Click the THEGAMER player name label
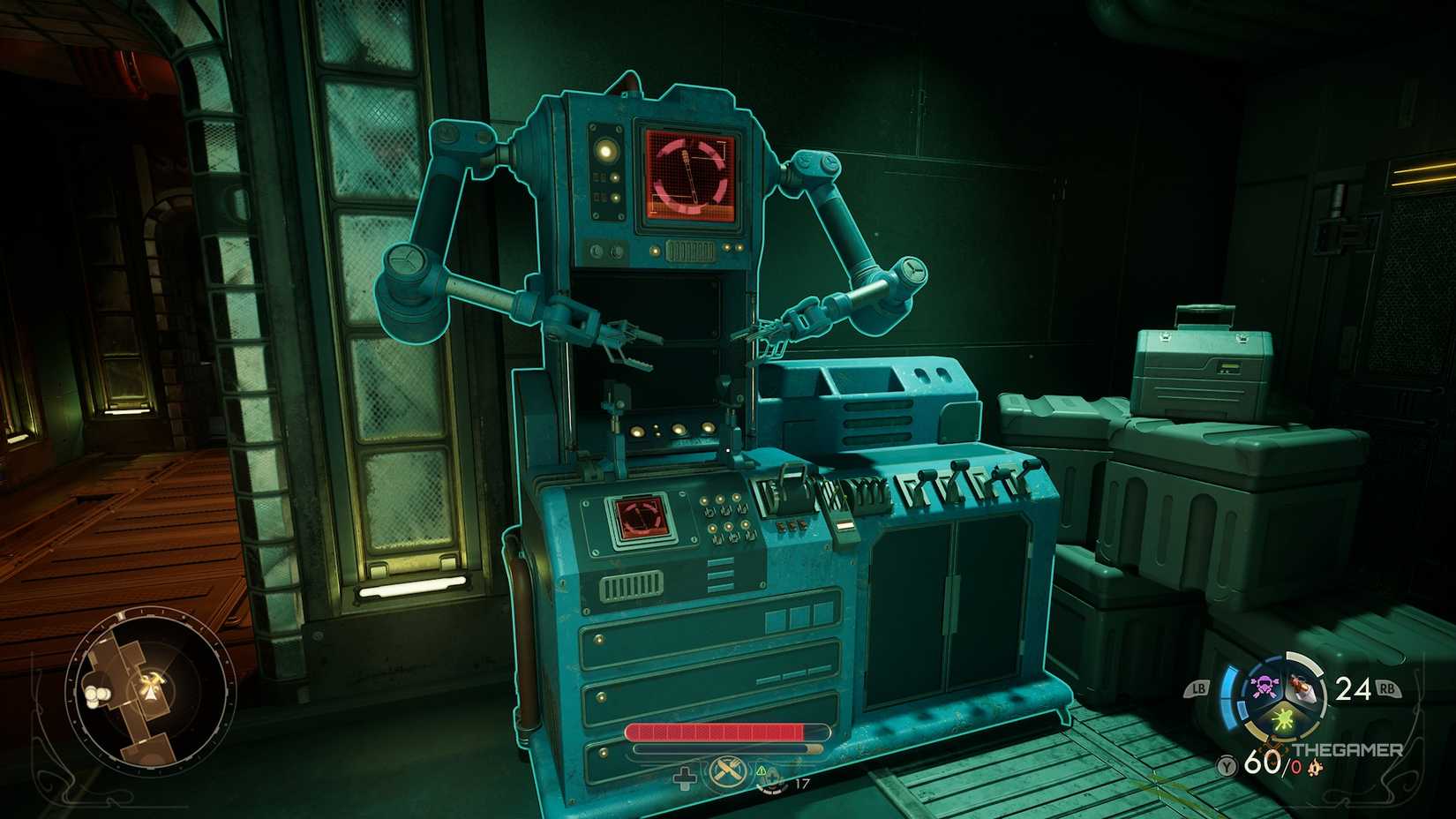Image resolution: width=1456 pixels, height=819 pixels. point(1348,749)
